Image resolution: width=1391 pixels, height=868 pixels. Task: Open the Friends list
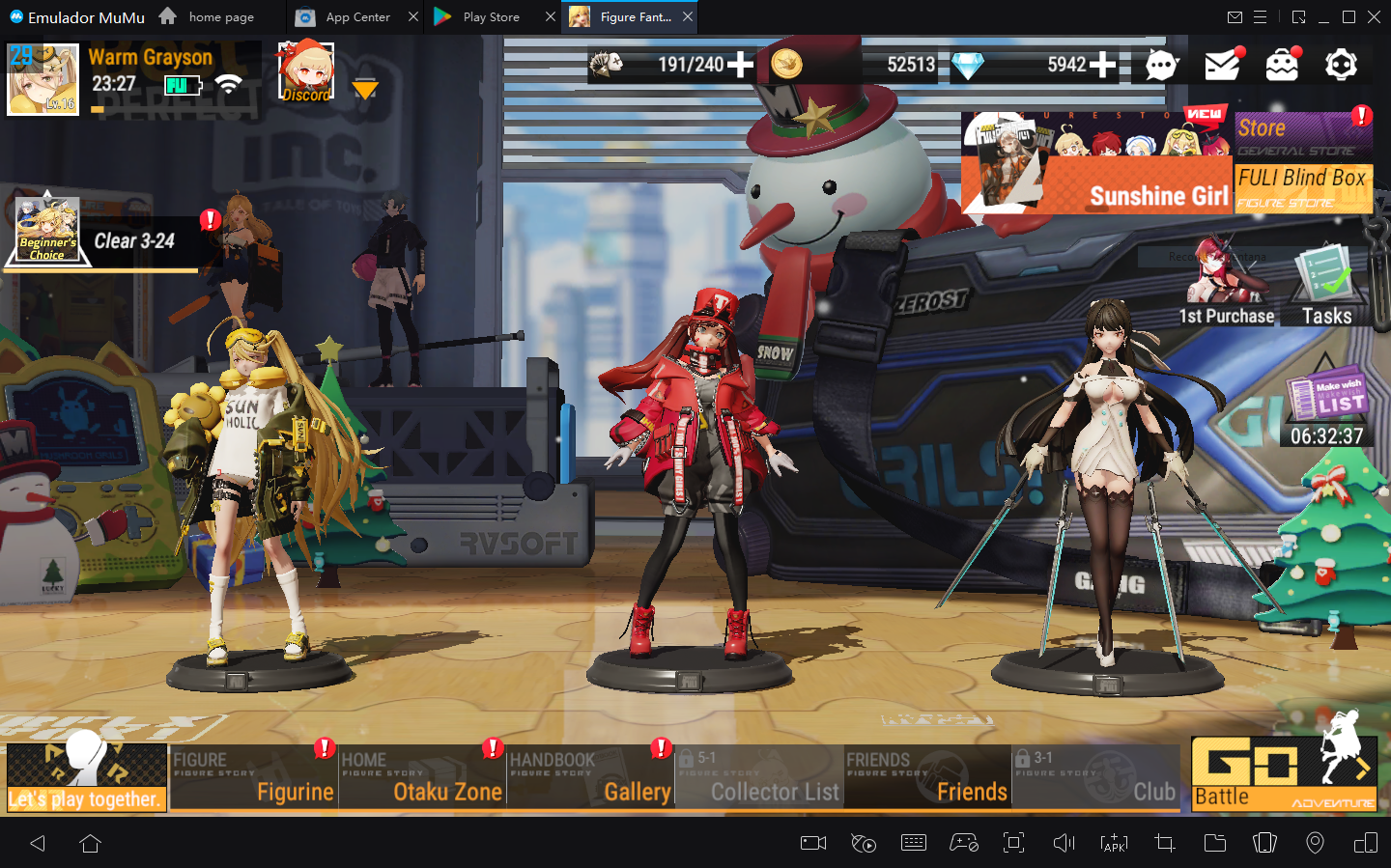(x=926, y=777)
